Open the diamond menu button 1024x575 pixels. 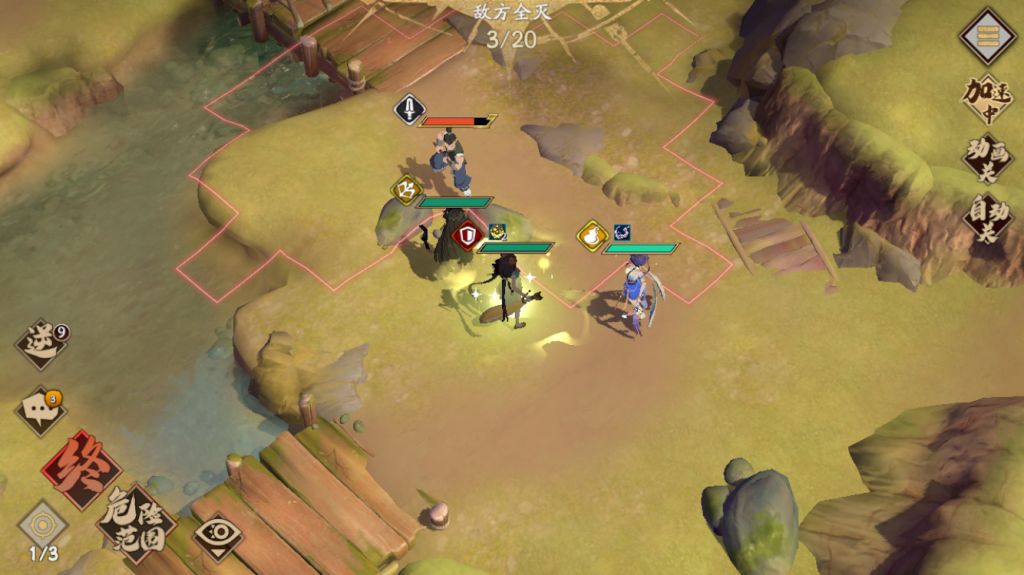(988, 36)
